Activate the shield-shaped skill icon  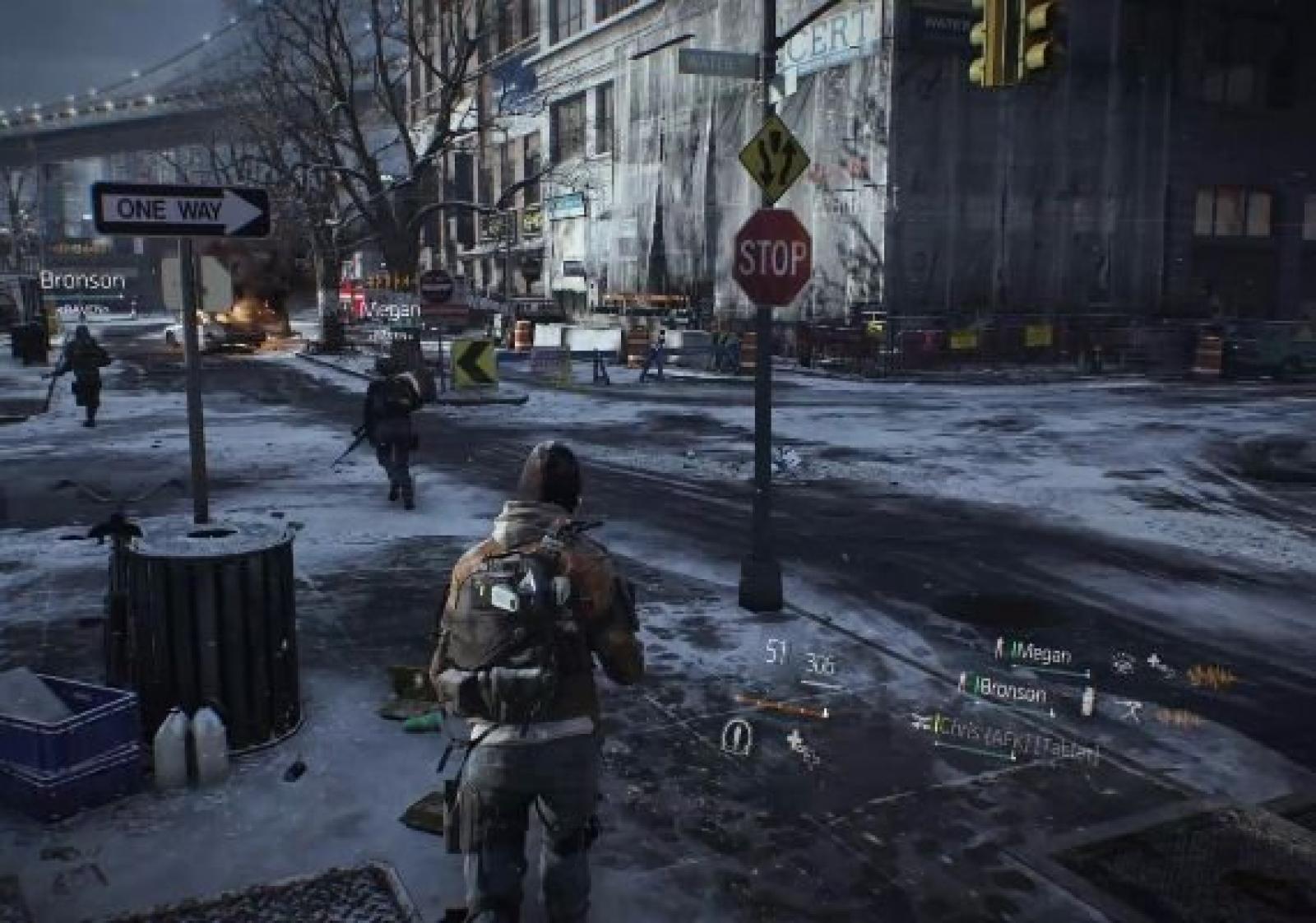(x=736, y=735)
